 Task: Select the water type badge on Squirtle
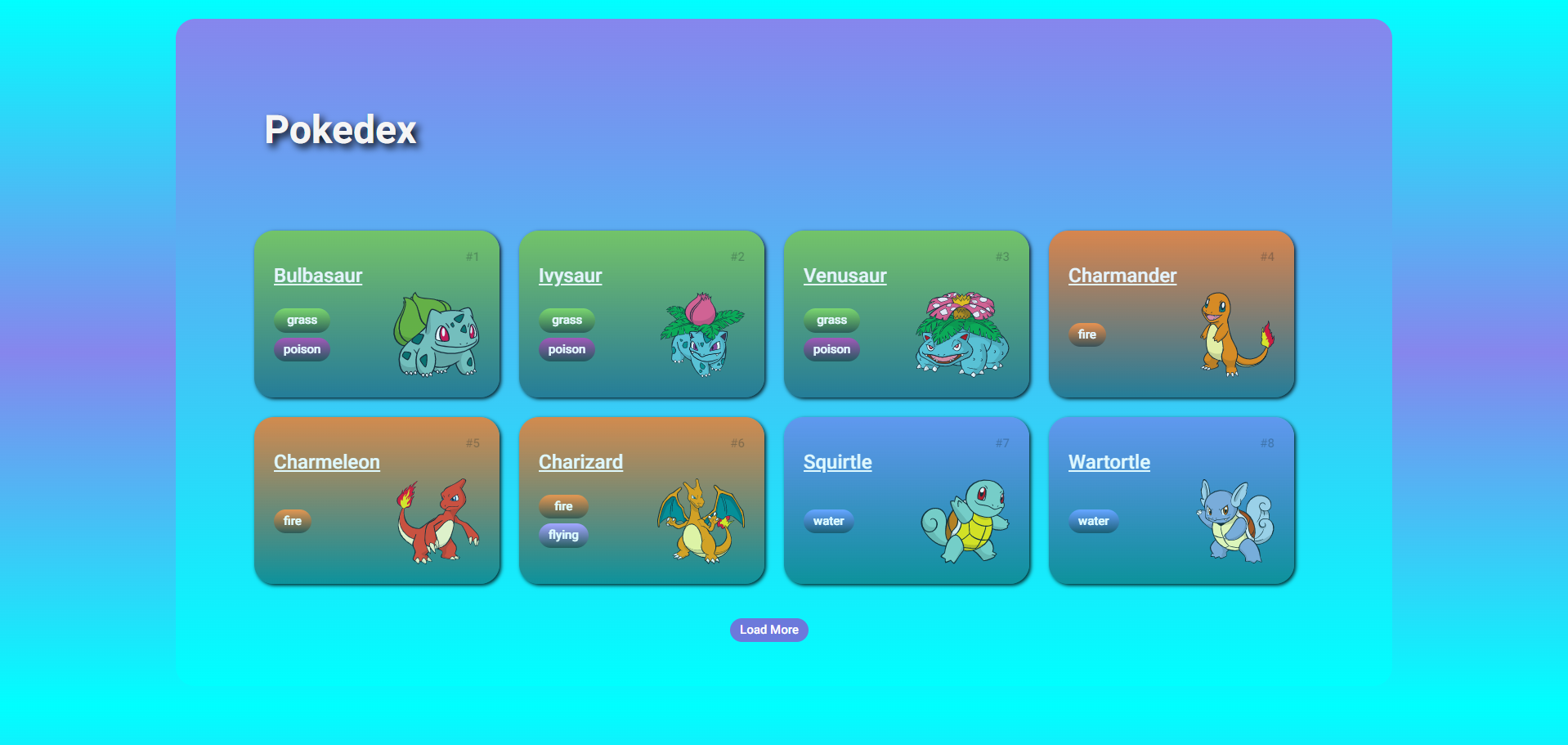click(x=828, y=520)
